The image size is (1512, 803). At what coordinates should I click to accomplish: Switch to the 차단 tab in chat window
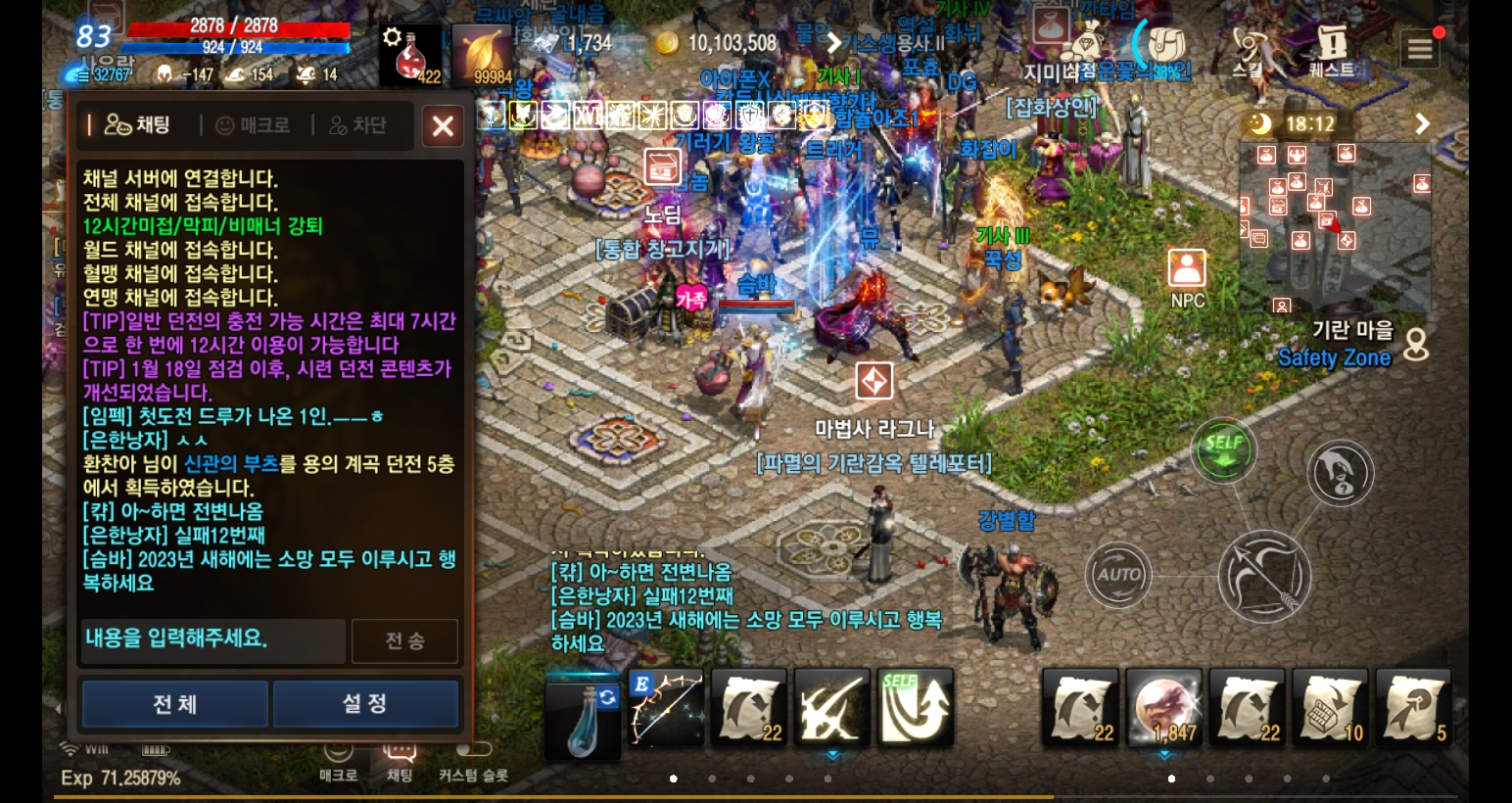[356, 125]
